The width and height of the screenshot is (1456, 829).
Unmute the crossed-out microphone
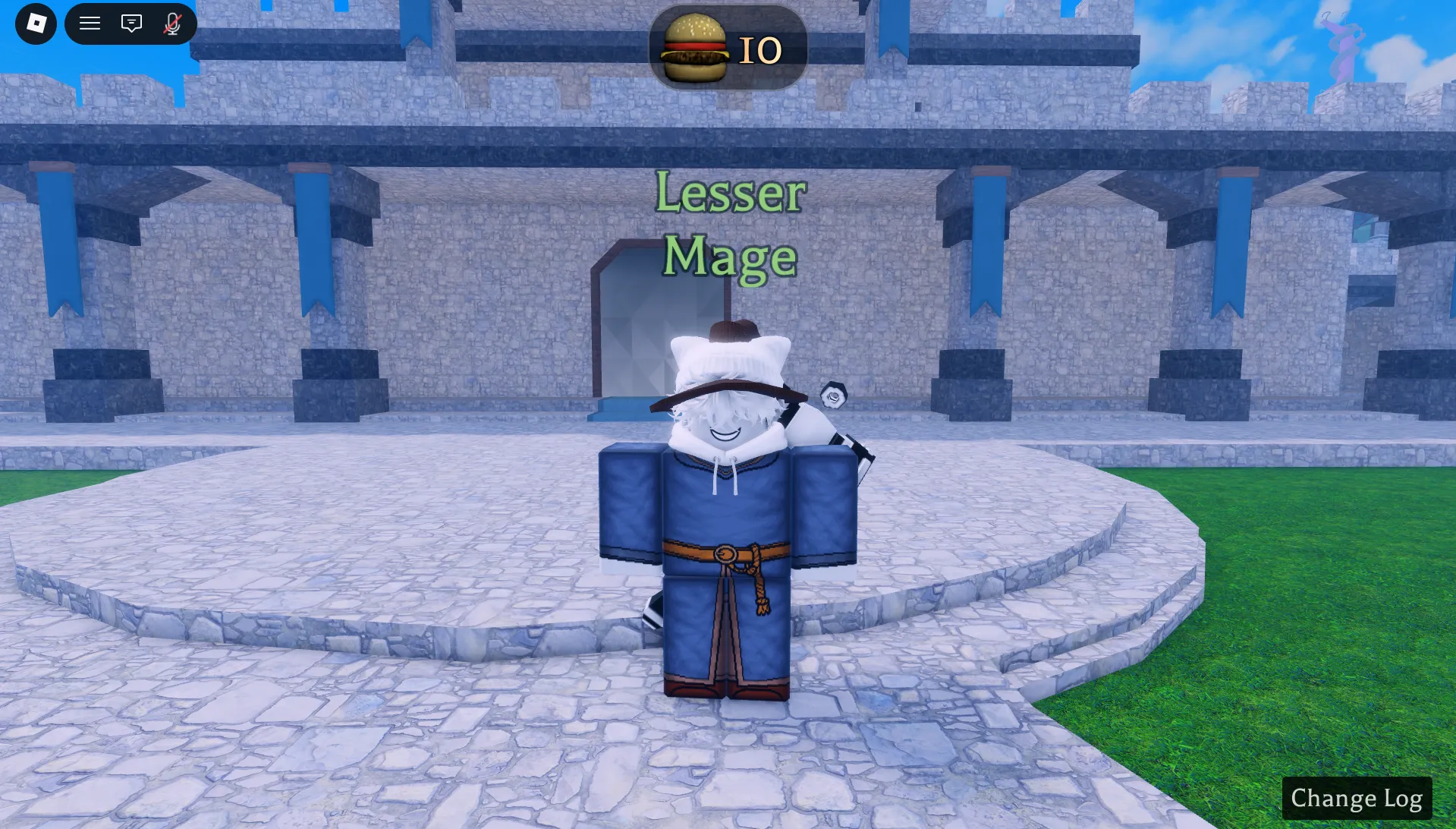click(x=171, y=24)
